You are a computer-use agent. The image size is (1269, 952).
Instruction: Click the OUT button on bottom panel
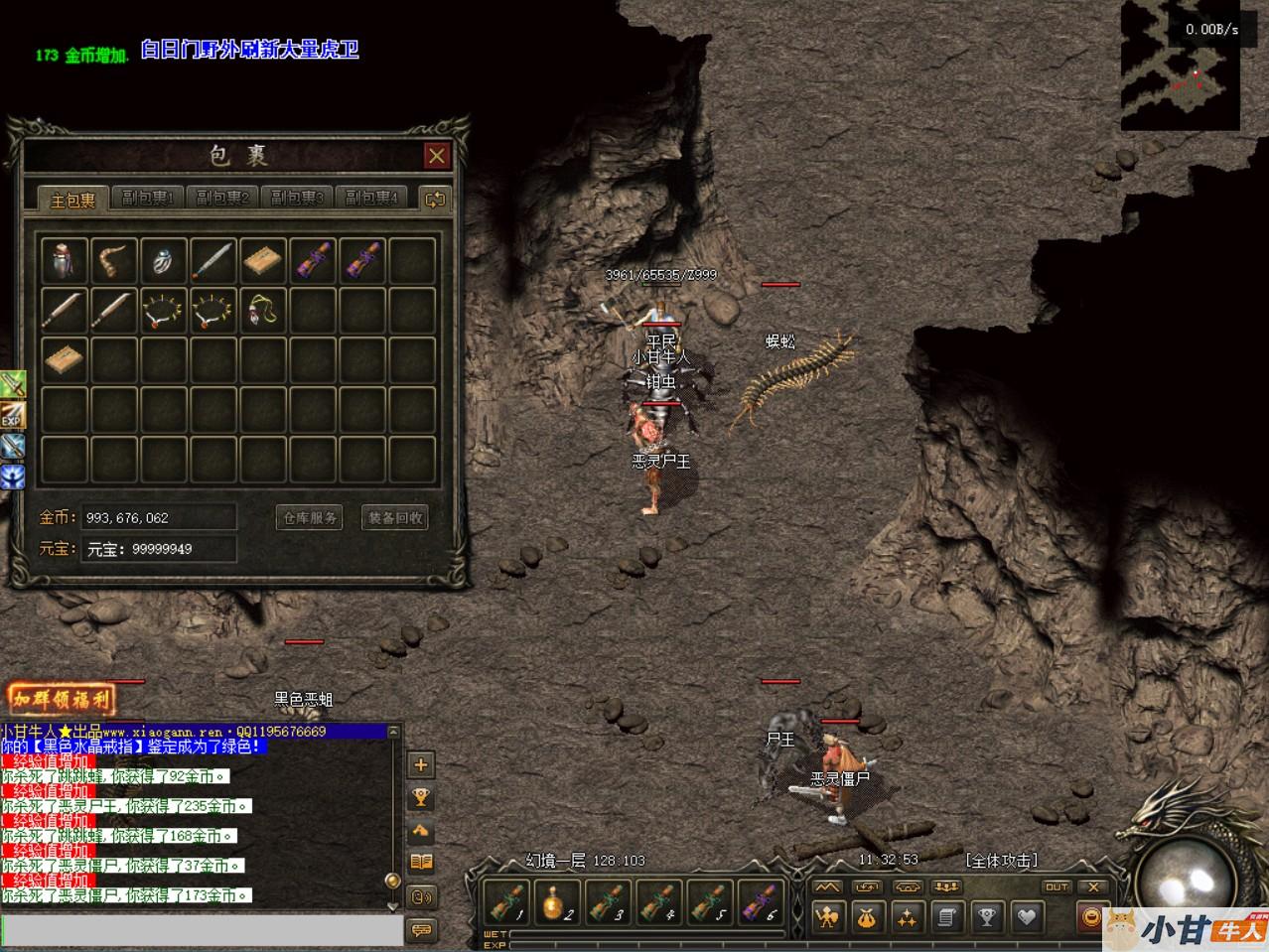[1057, 886]
